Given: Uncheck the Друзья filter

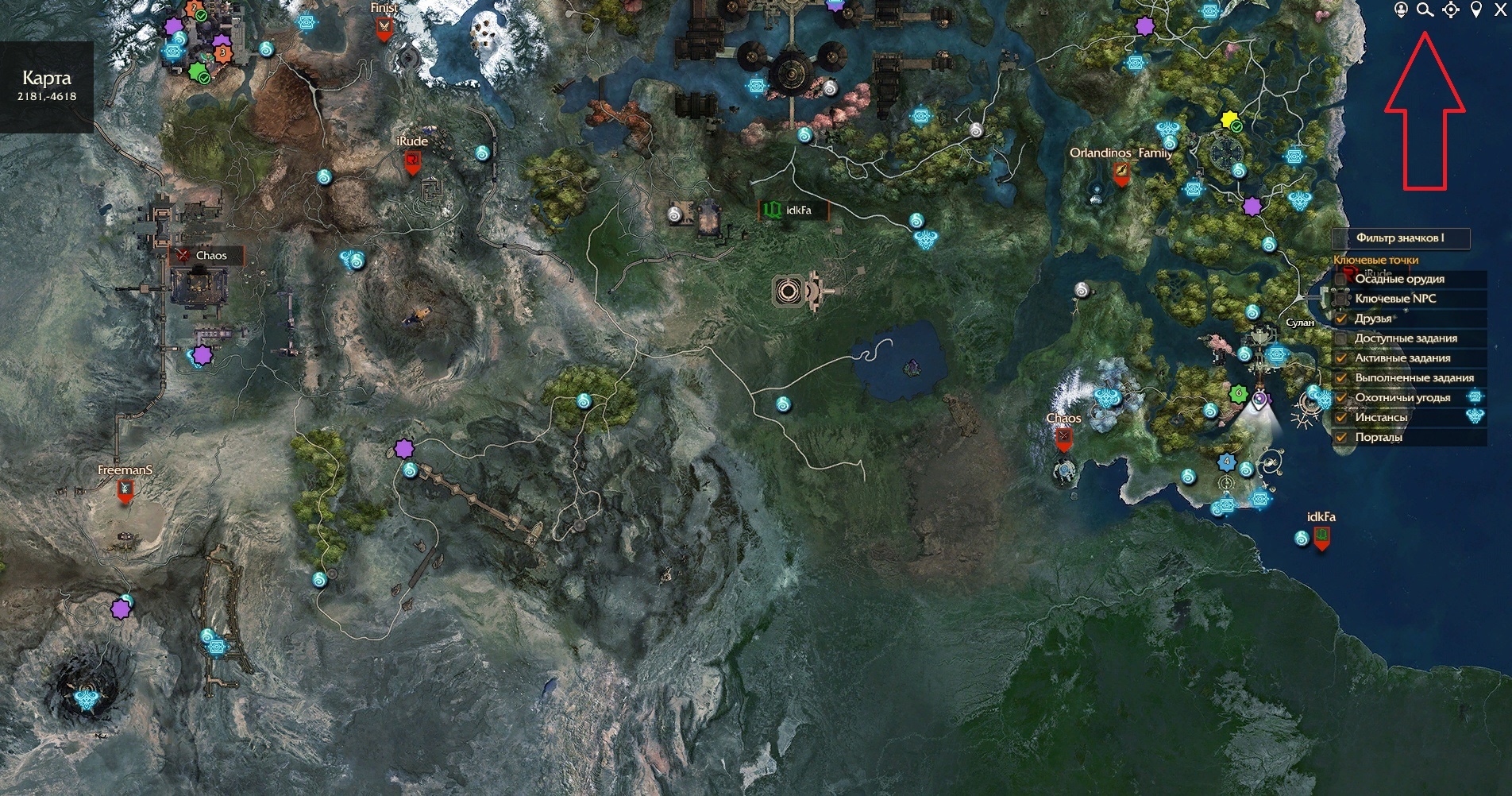Looking at the screenshot, I should (x=1341, y=319).
